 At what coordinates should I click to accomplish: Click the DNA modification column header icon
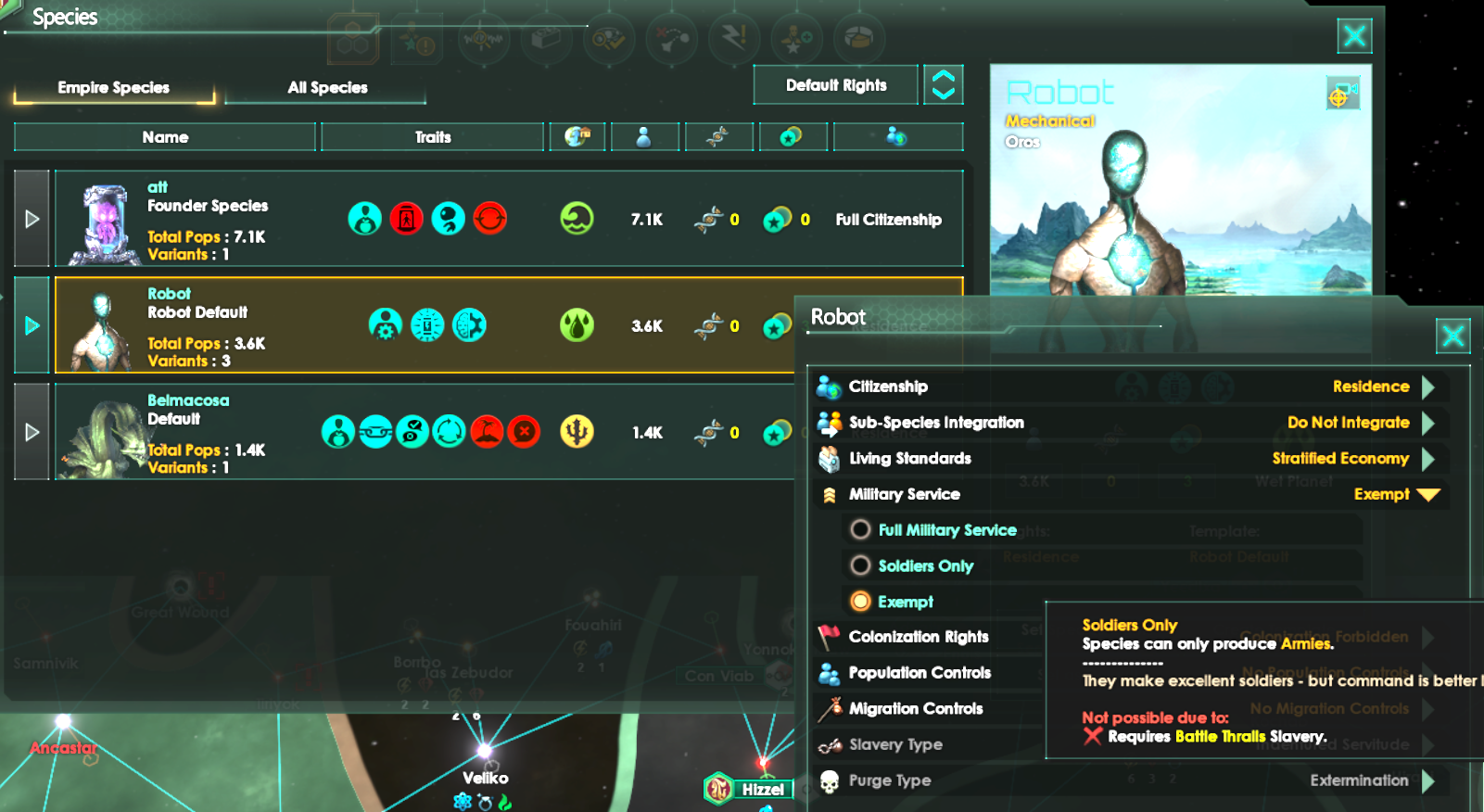pyautogui.click(x=719, y=136)
